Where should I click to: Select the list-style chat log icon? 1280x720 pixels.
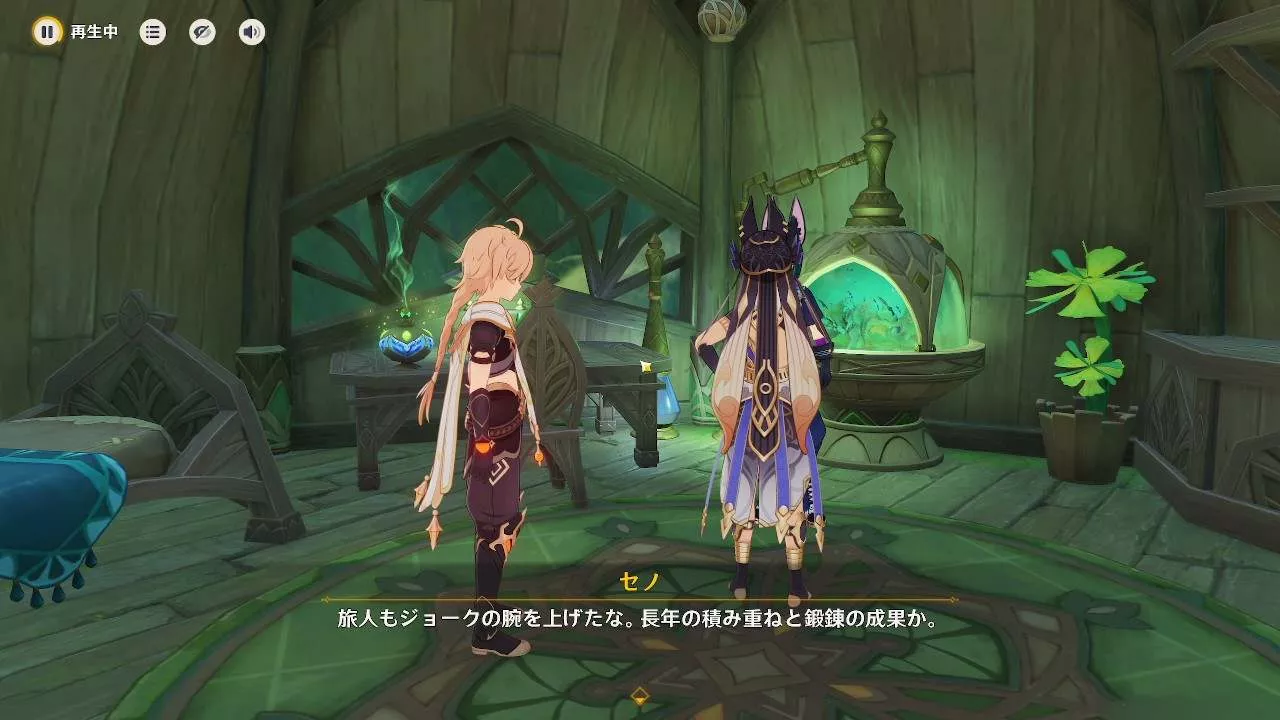151,32
